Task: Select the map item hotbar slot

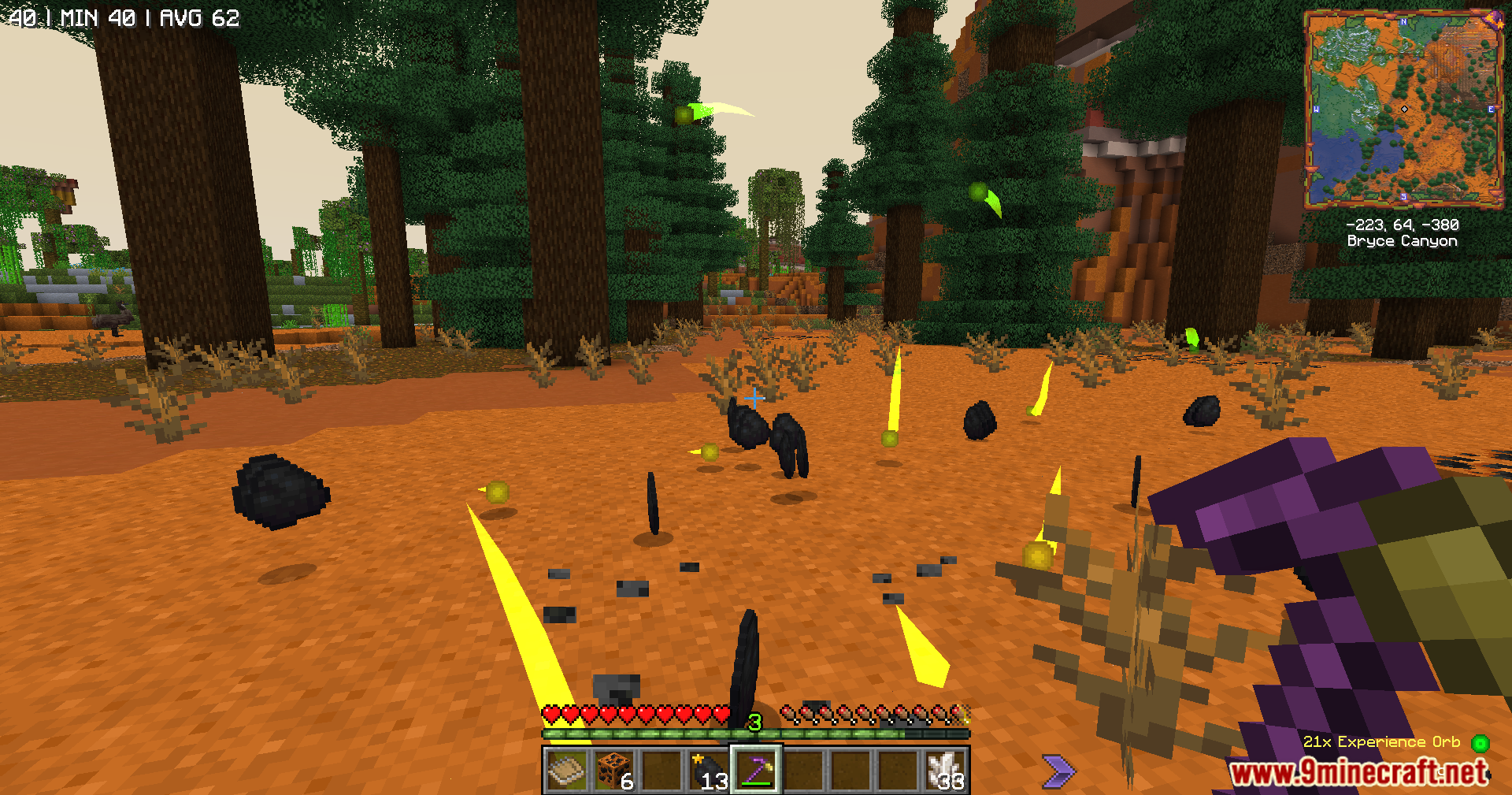Action: point(567,770)
